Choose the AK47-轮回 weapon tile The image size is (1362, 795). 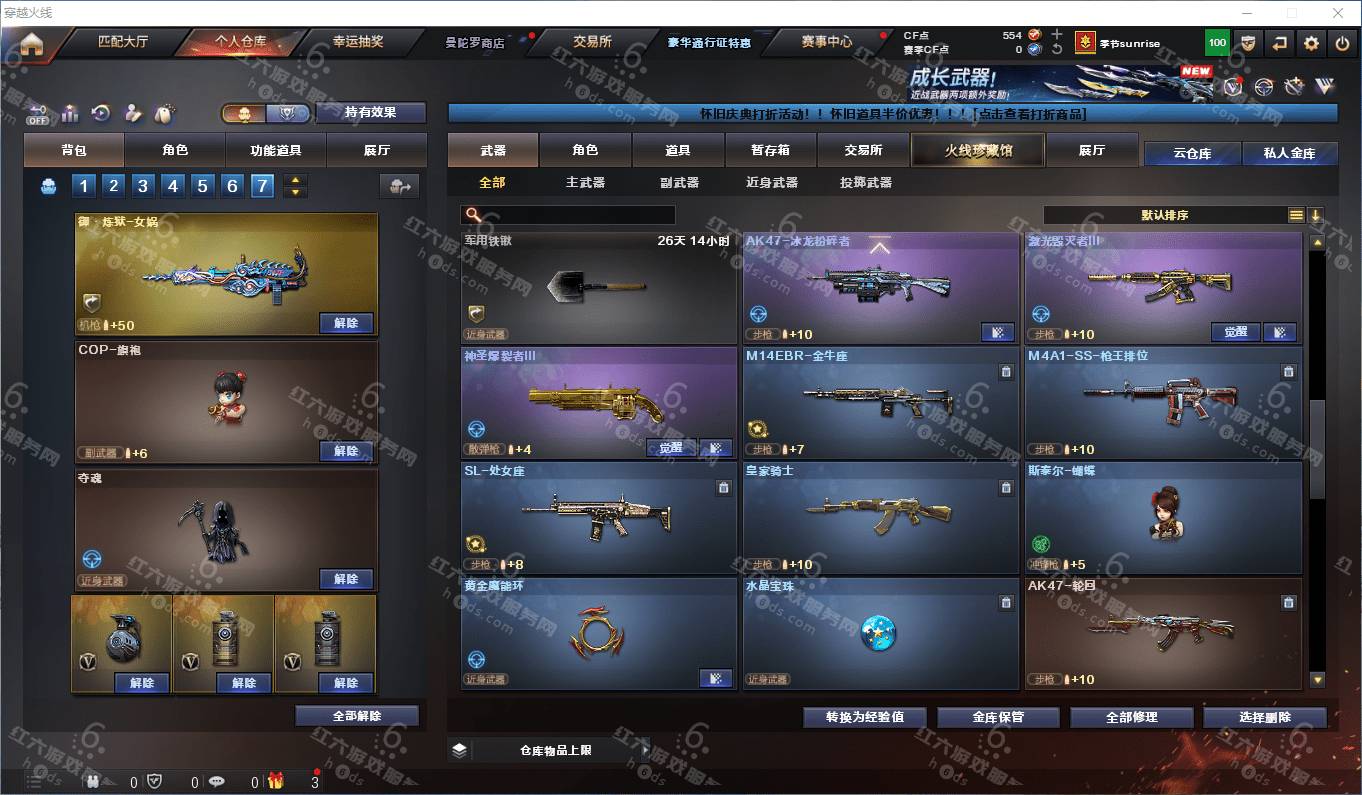point(1162,632)
